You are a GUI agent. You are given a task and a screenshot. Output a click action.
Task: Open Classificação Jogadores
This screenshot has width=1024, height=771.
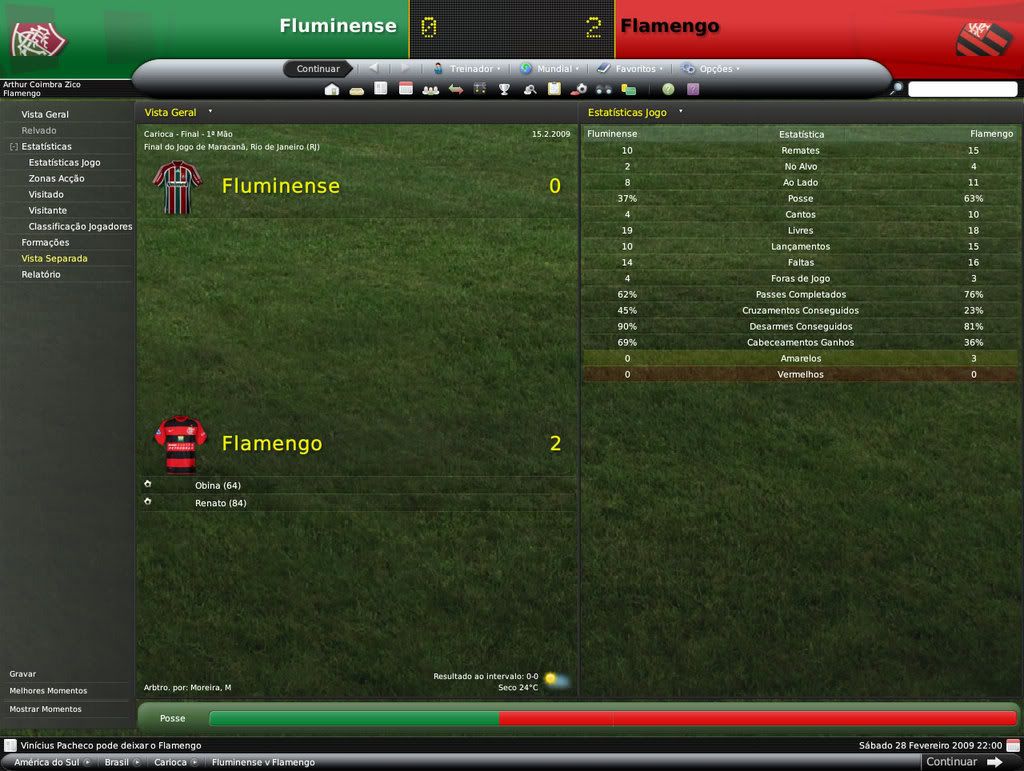pos(80,226)
